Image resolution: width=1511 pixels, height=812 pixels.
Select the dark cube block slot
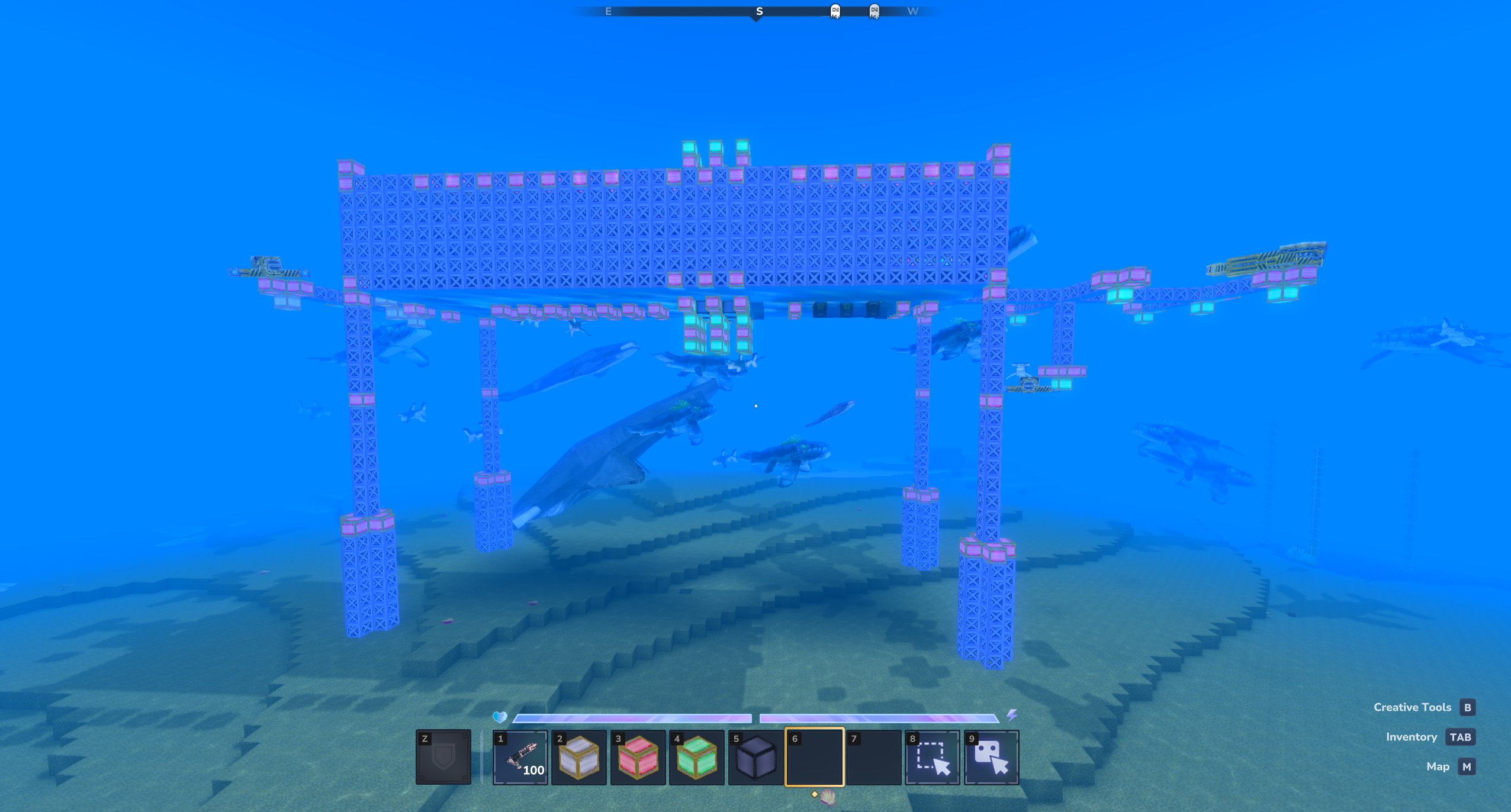(755, 758)
